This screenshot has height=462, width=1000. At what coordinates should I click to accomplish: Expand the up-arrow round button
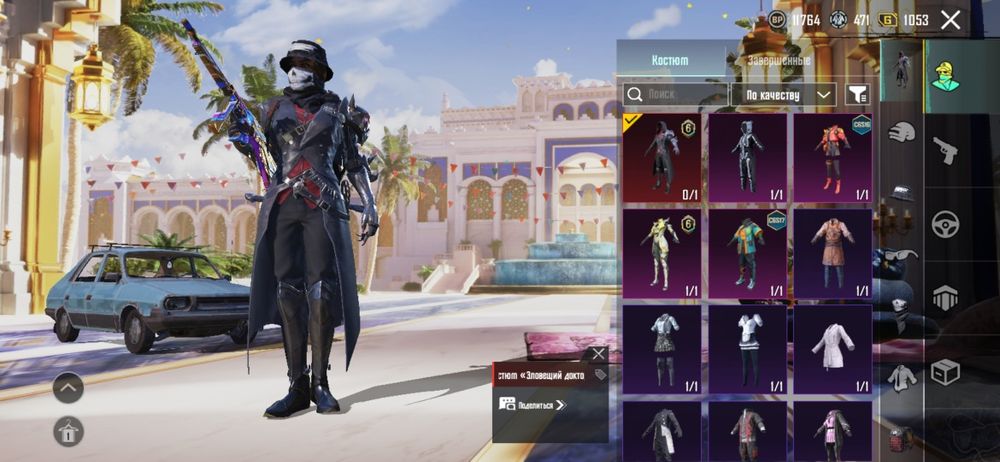point(68,388)
